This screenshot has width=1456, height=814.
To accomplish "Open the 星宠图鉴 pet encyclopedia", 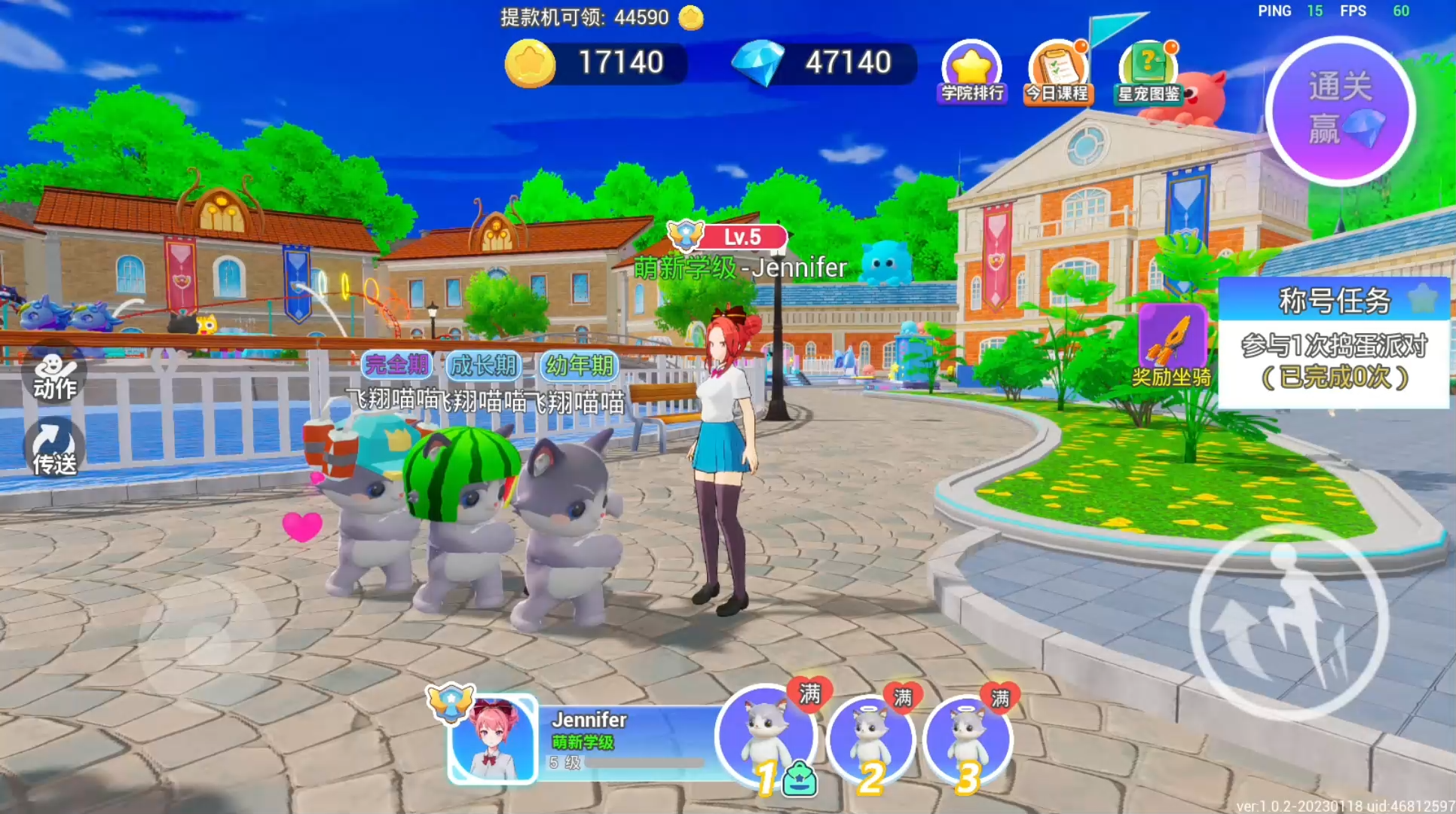I will tap(1148, 72).
